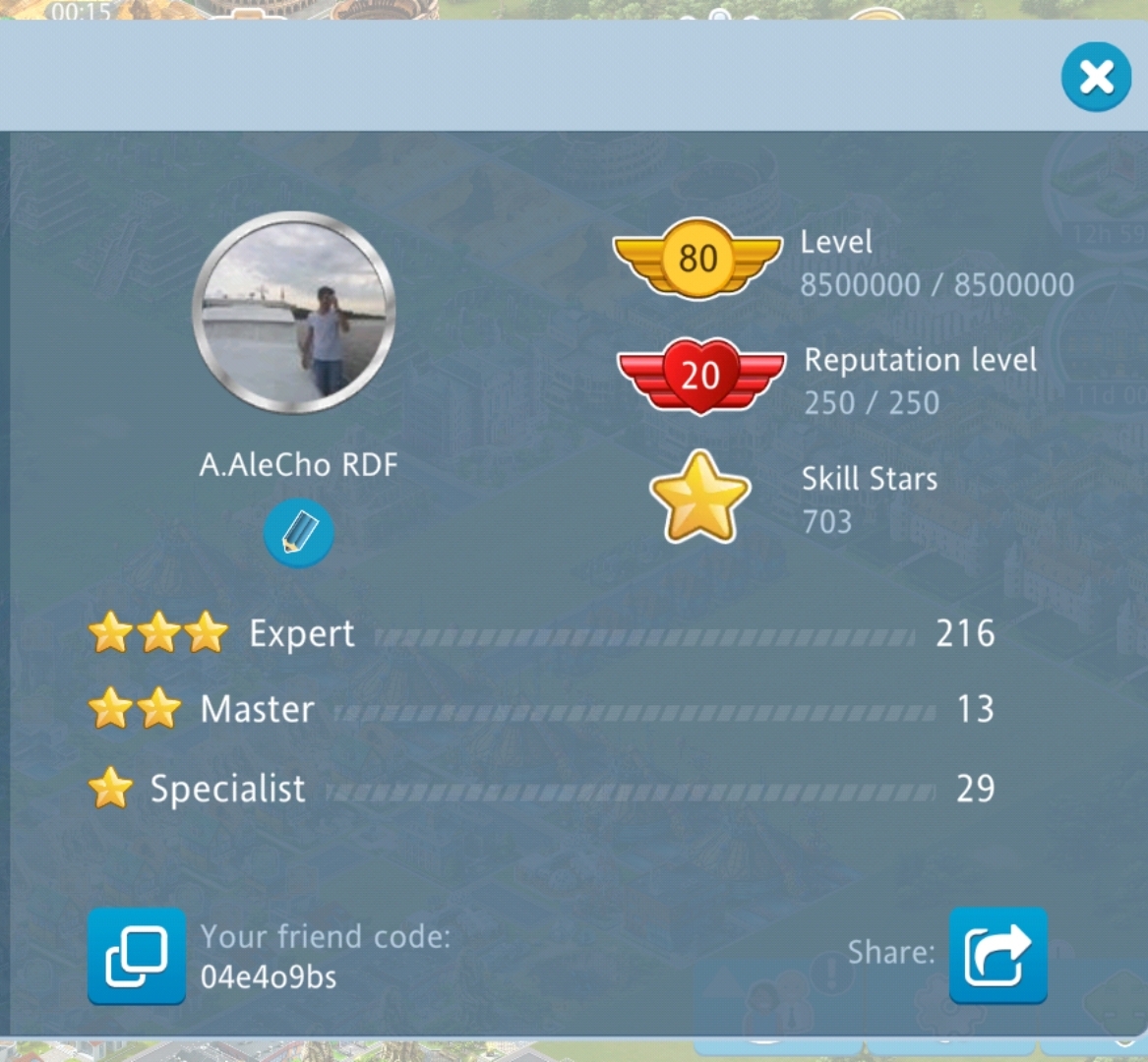Select the Specialist one-star skill row
This screenshot has height=1062, width=1148.
pos(541,789)
